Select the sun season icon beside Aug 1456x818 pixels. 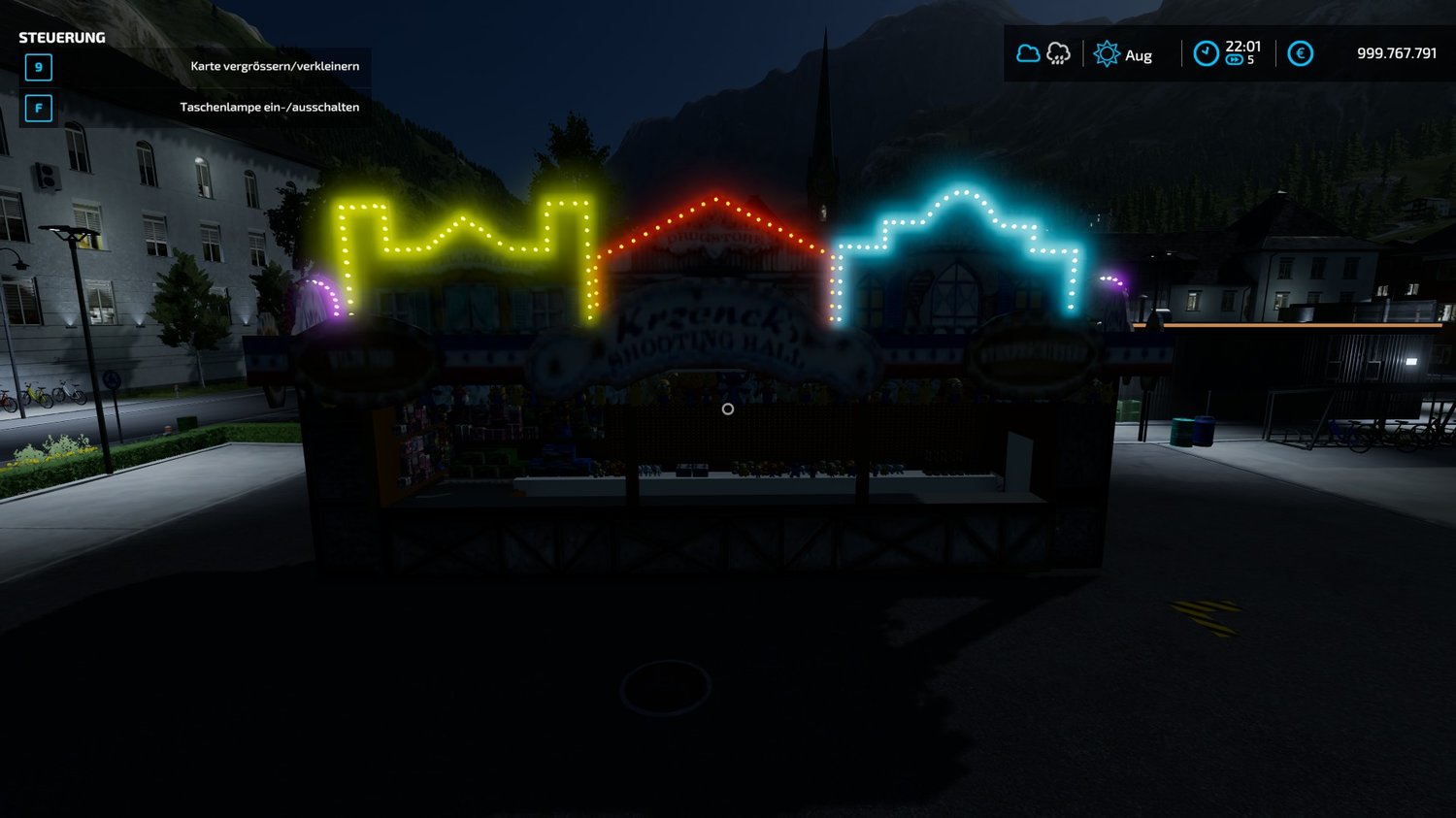click(x=1107, y=54)
